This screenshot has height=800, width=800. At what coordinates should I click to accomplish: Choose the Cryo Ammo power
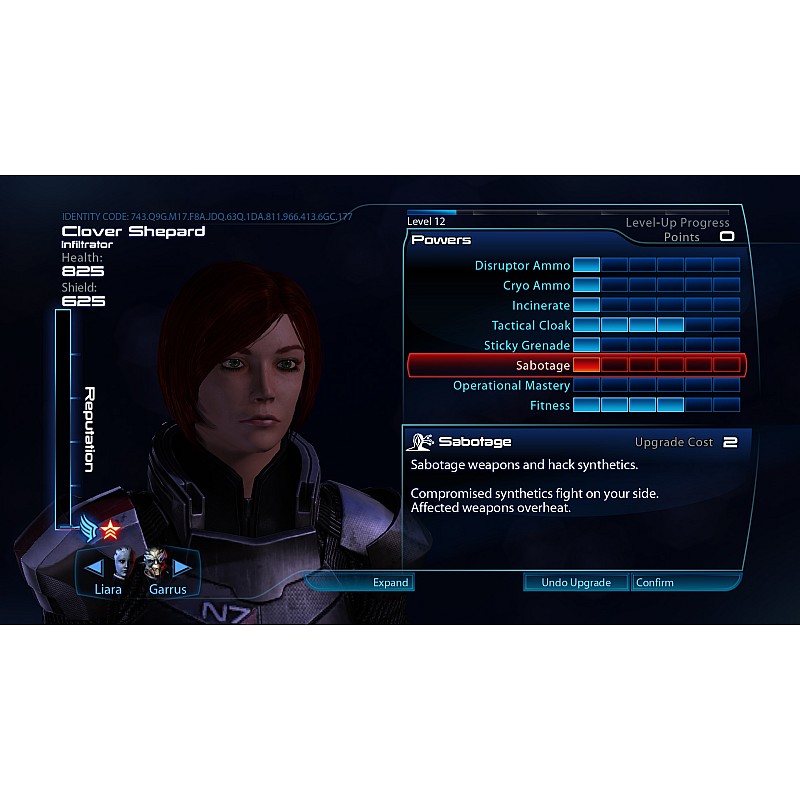pyautogui.click(x=536, y=286)
